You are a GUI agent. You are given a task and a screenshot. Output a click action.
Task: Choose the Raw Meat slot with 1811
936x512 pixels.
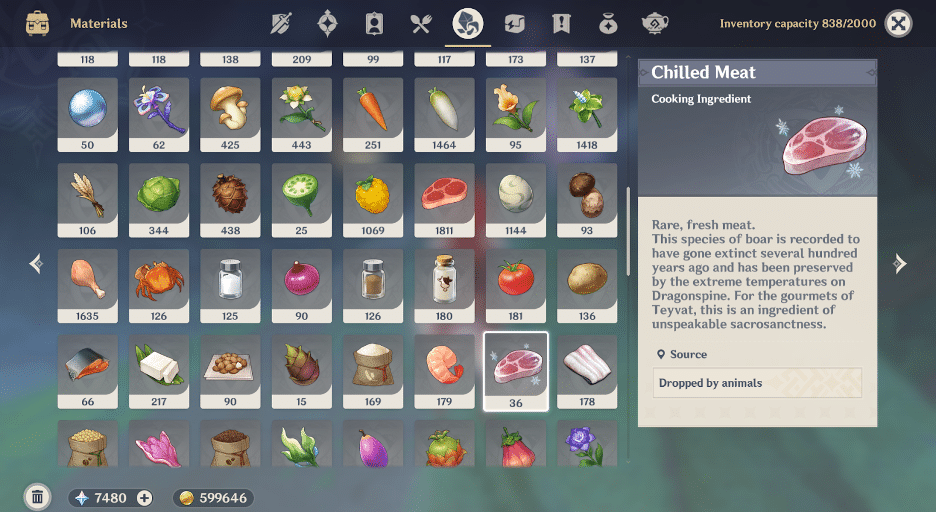[x=444, y=195]
